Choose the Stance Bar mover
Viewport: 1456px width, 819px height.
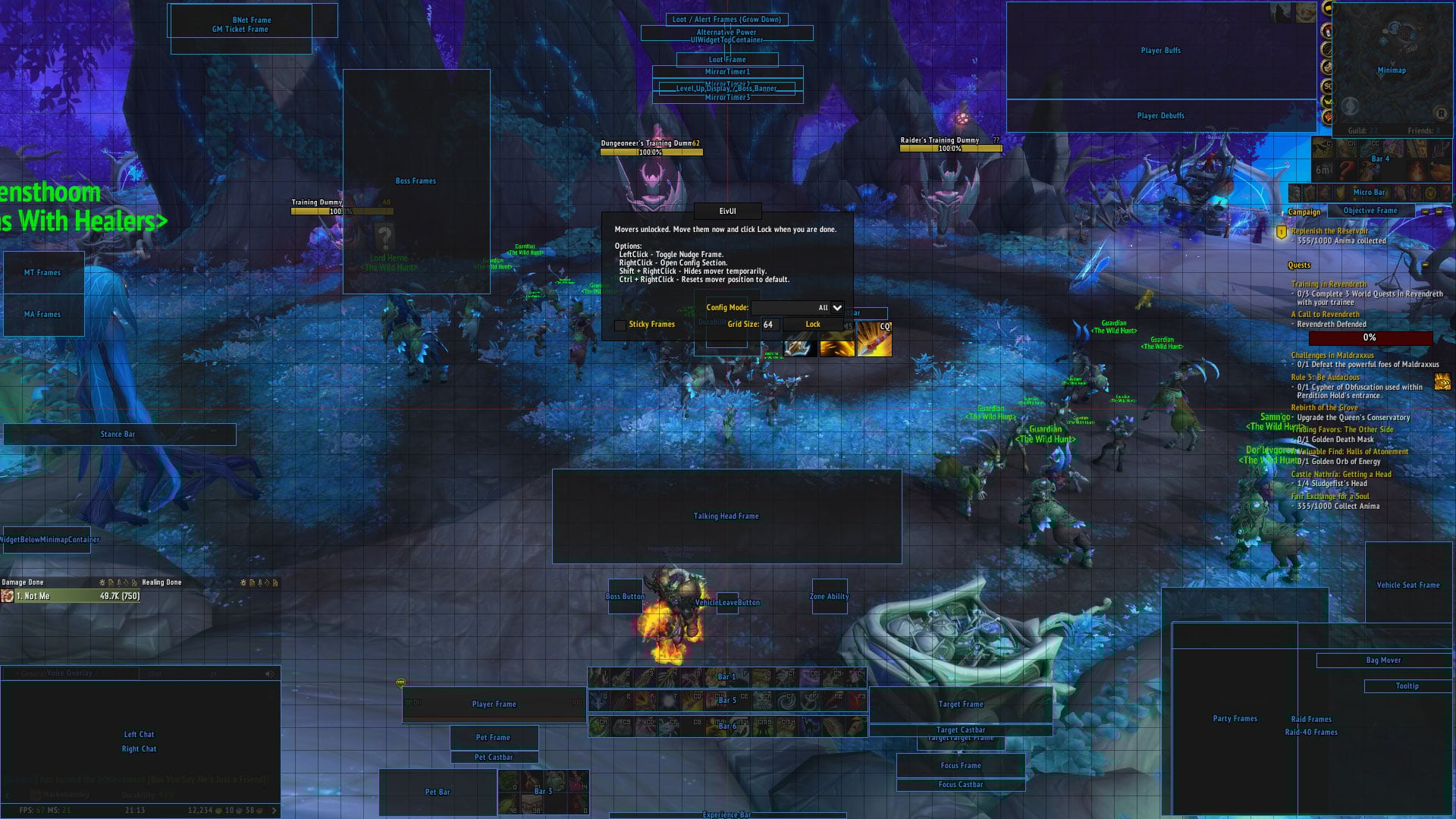pos(118,435)
